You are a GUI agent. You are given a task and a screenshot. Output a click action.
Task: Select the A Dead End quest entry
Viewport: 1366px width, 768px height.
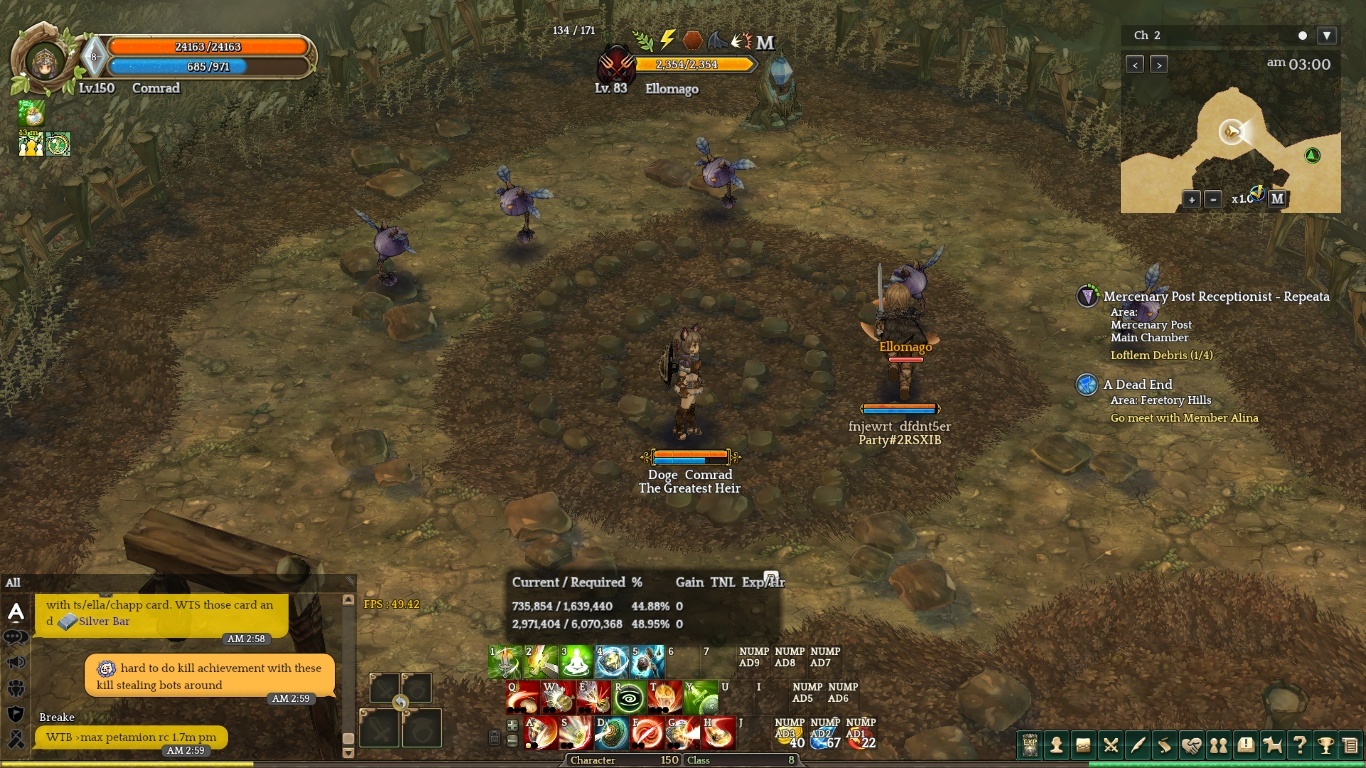[x=1137, y=385]
